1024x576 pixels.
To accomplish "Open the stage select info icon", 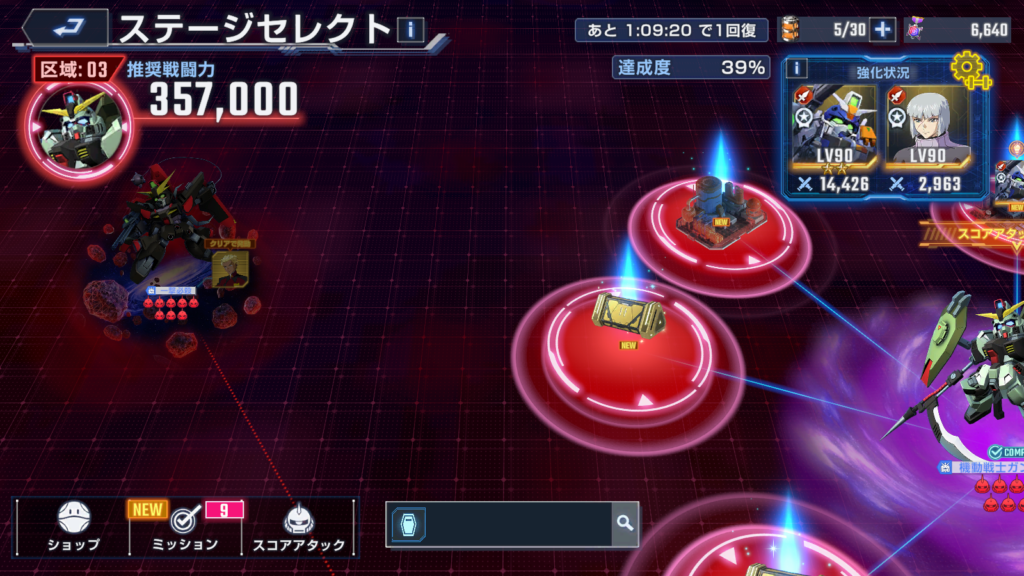I will click(410, 30).
